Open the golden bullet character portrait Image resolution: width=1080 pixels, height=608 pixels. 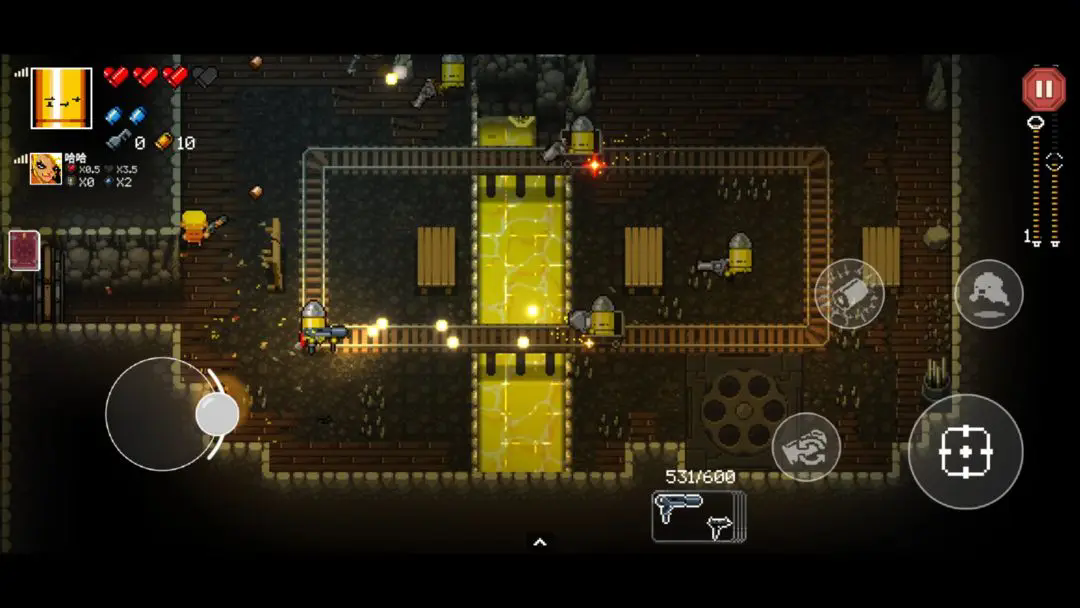61,98
